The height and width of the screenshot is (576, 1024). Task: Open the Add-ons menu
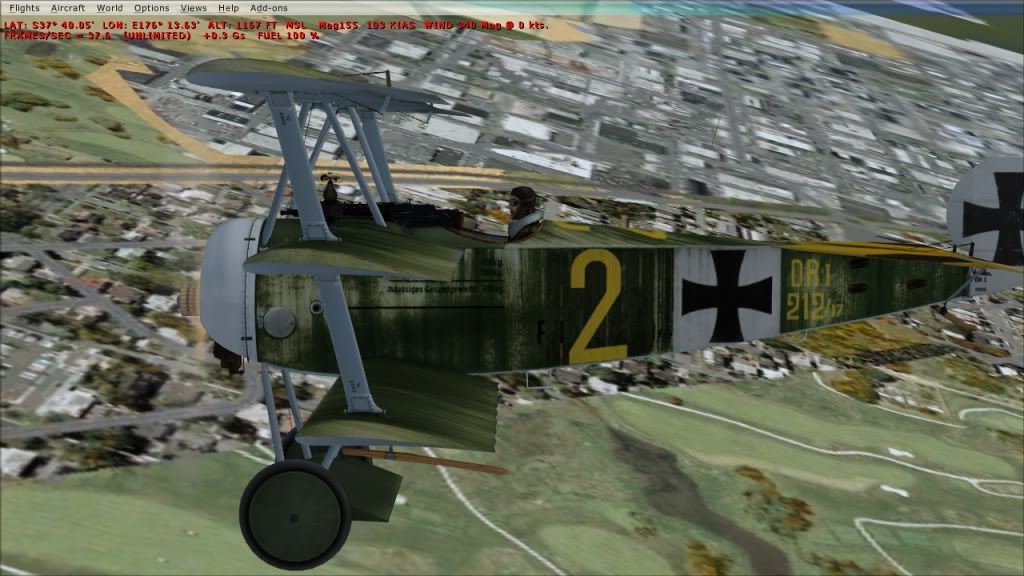pyautogui.click(x=269, y=8)
